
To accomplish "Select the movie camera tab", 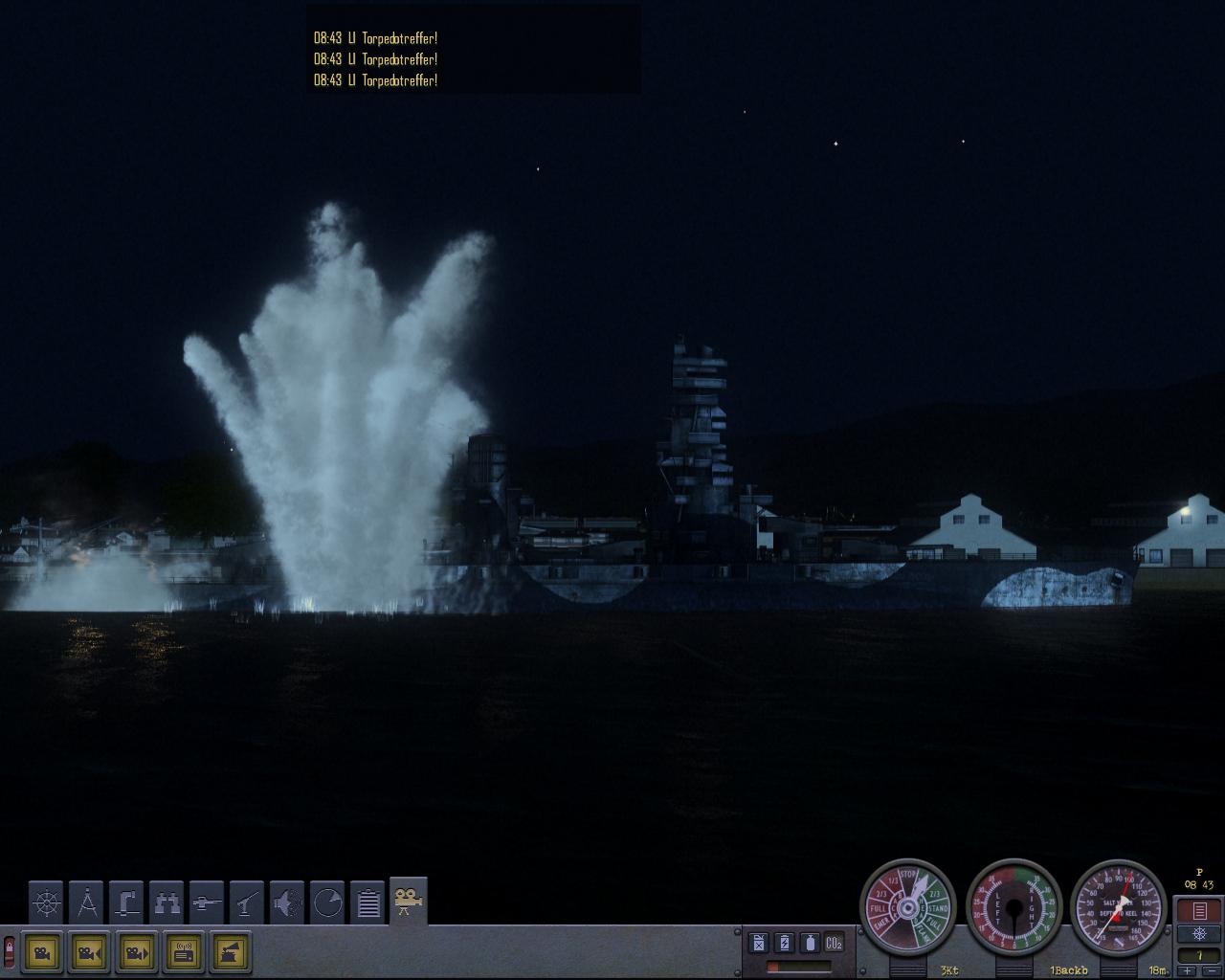I will pyautogui.click(x=409, y=902).
